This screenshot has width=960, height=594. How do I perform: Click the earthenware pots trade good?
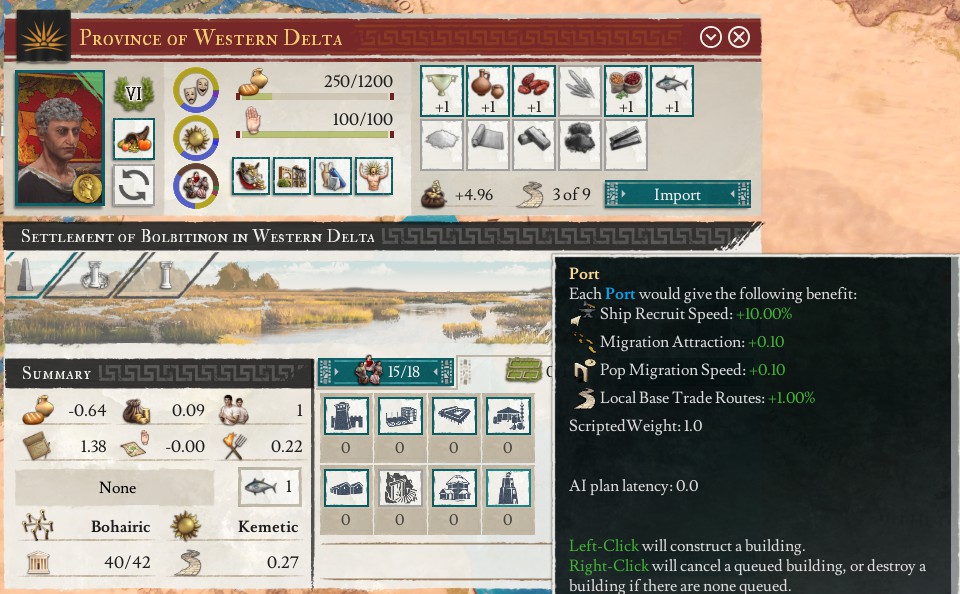487,90
